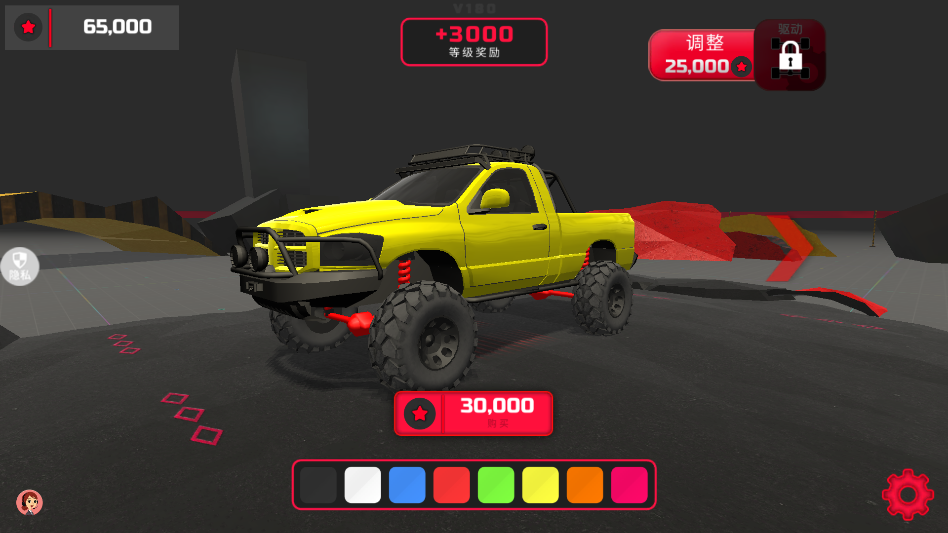Apply the pink paint swatch
The height and width of the screenshot is (533, 948).
tap(629, 485)
